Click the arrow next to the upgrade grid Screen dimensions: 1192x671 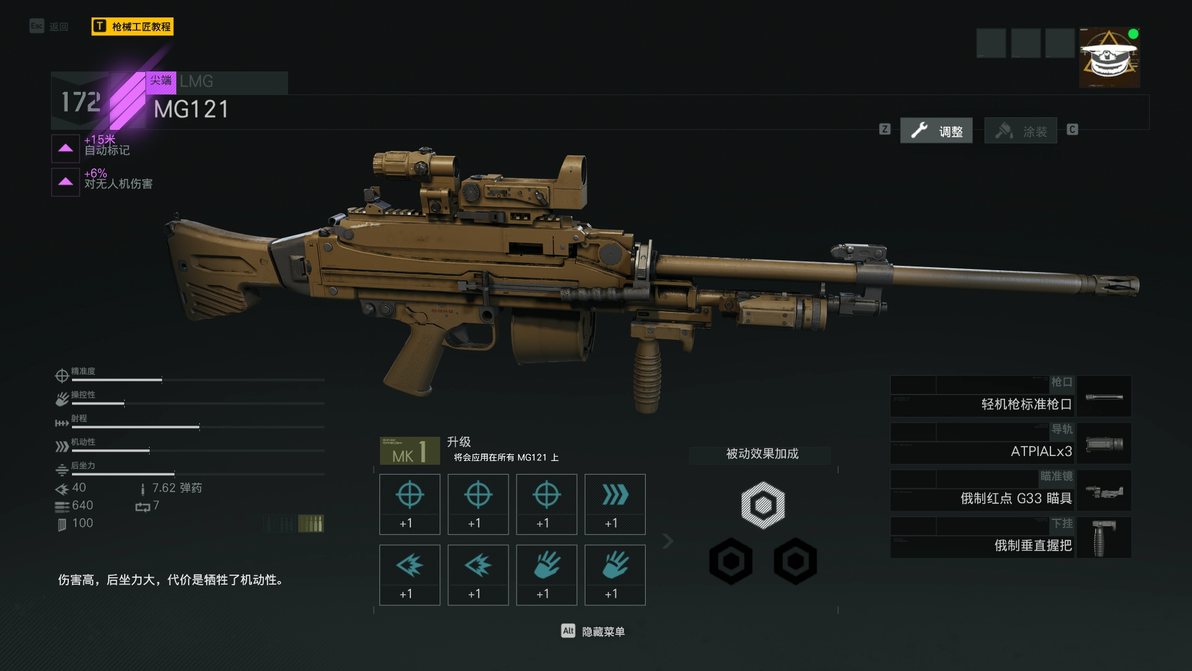point(668,541)
